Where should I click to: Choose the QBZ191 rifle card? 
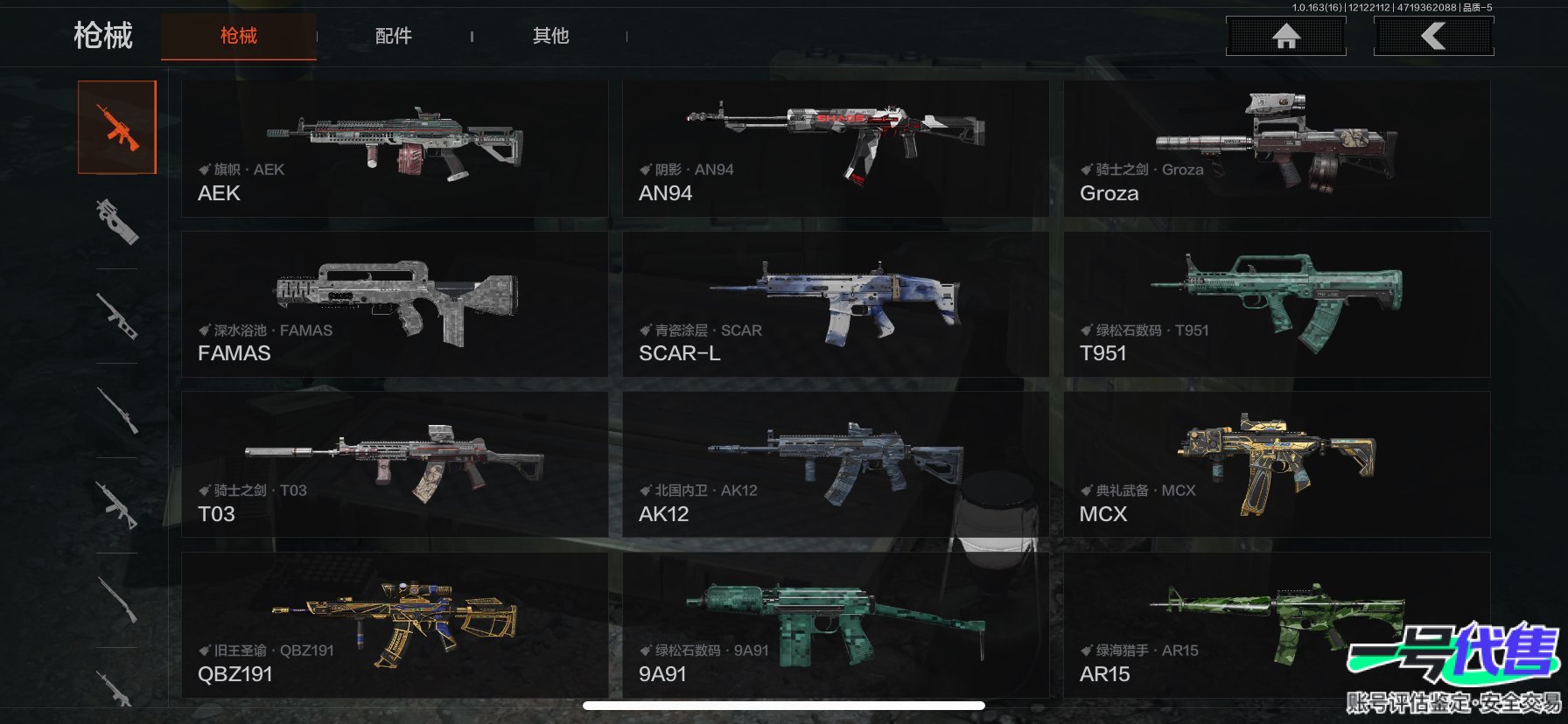395,624
